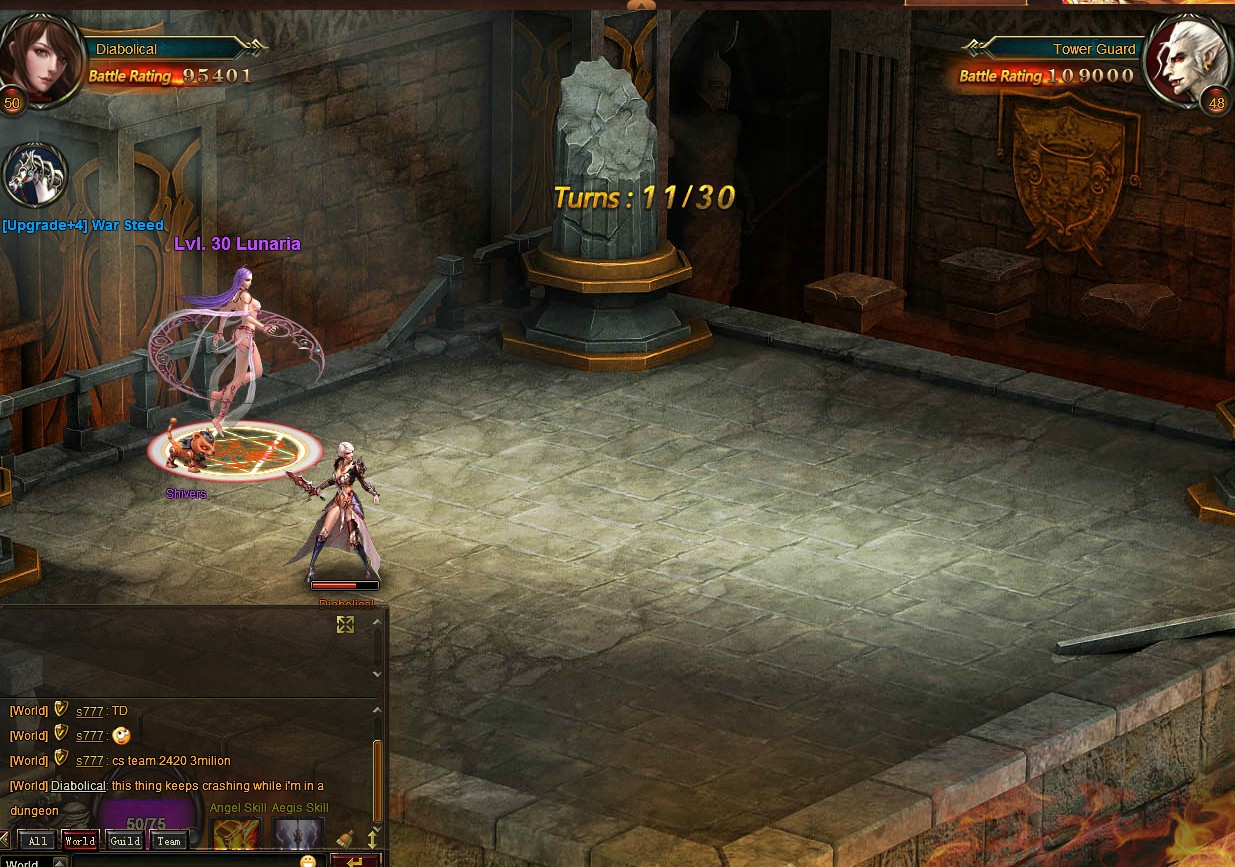The height and width of the screenshot is (867, 1235).
Task: Activate the Angel Skill icon
Action: (x=237, y=834)
